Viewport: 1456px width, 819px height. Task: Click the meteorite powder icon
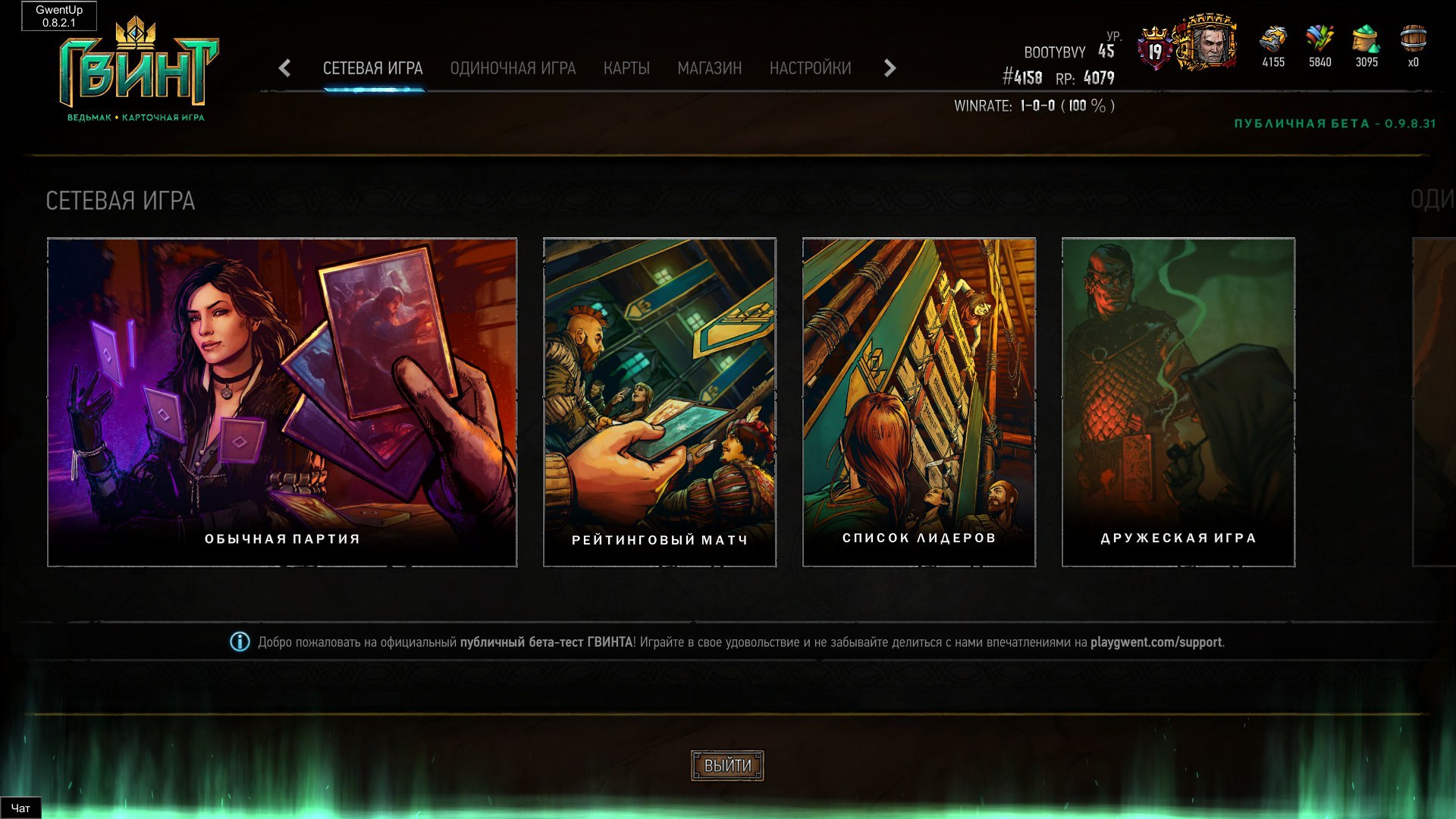(x=1367, y=39)
